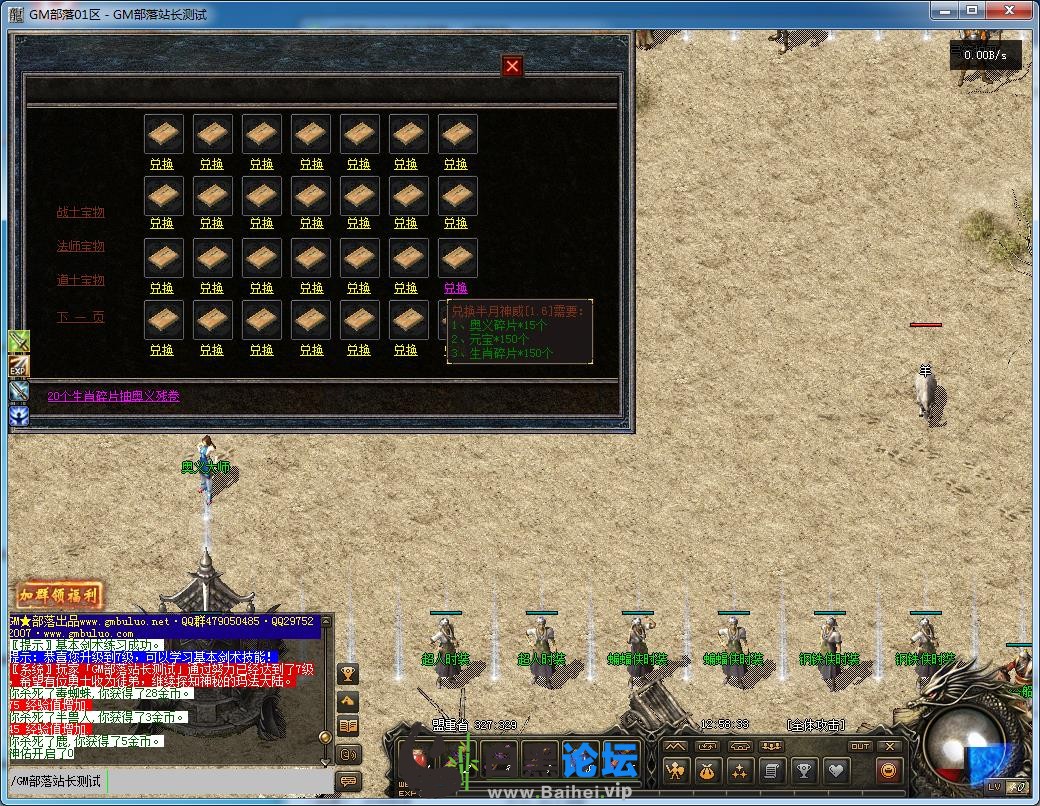Viewport: 1040px width, 806px height.
Task: Click the OUT button on bottom bar
Action: (860, 746)
